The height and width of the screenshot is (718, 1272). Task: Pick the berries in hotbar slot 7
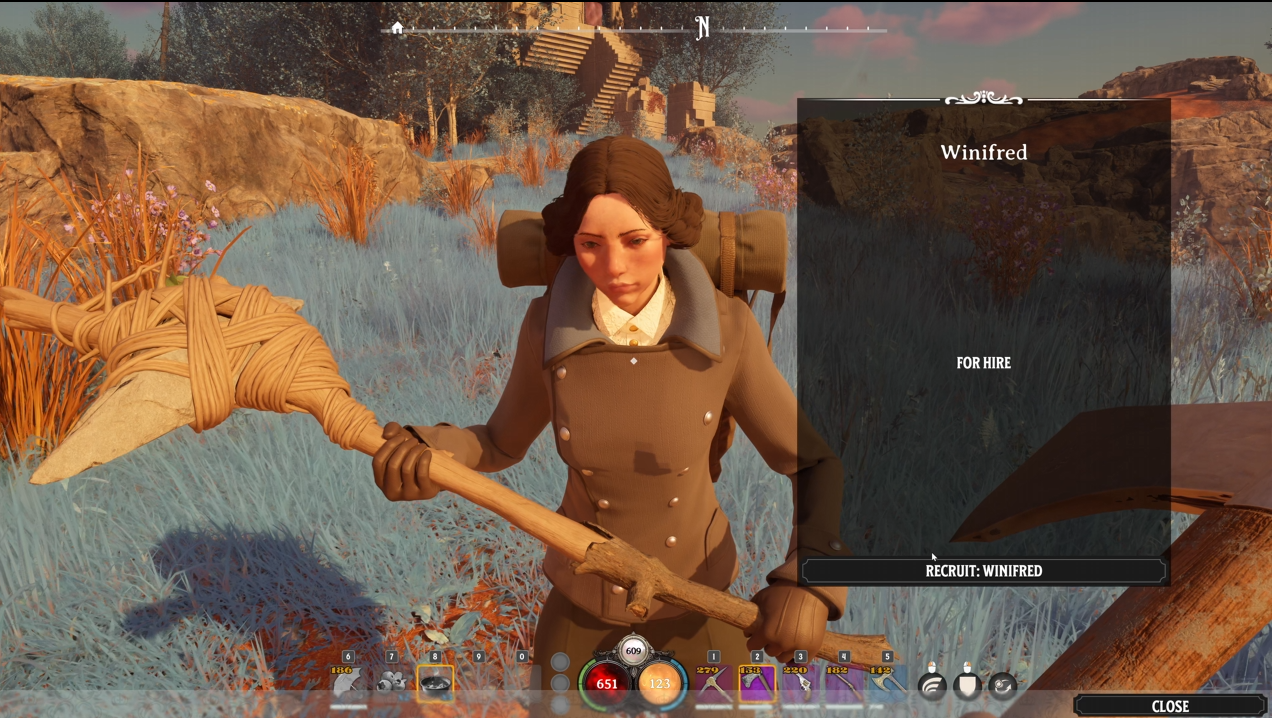click(391, 683)
